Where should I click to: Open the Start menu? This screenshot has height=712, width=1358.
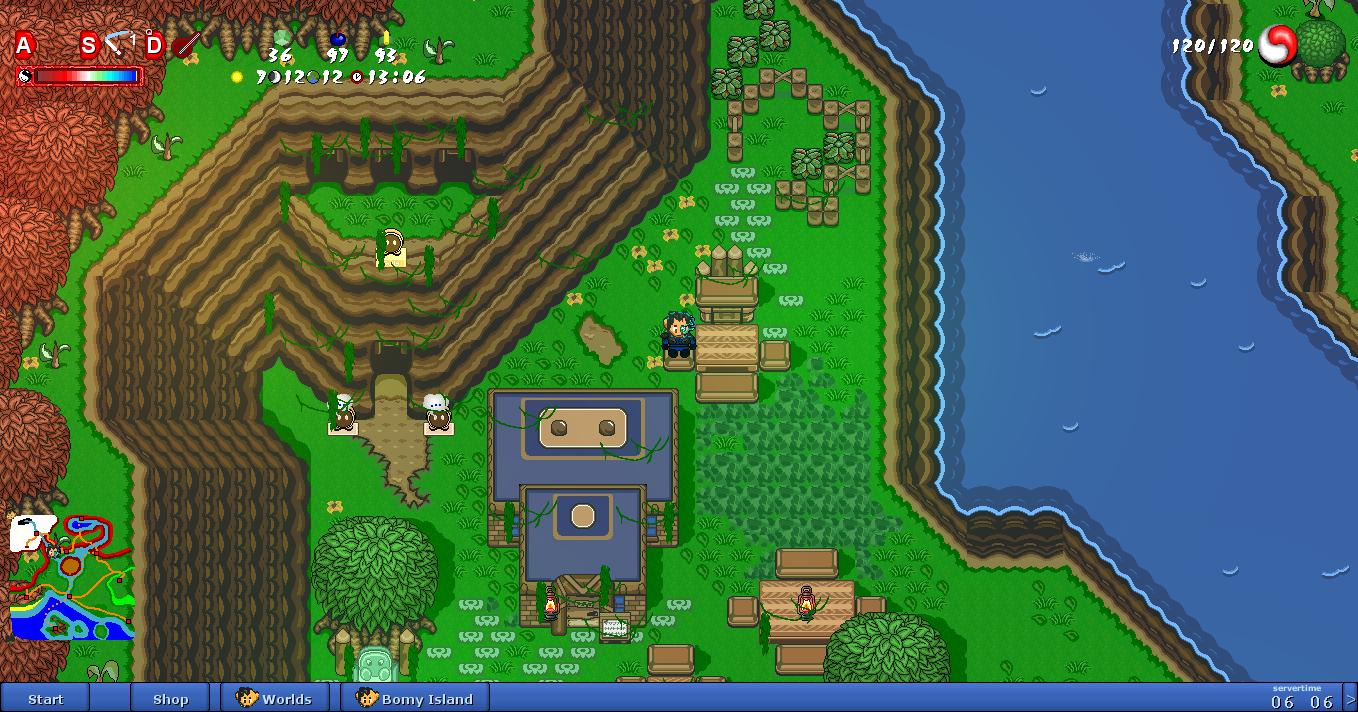coord(45,699)
